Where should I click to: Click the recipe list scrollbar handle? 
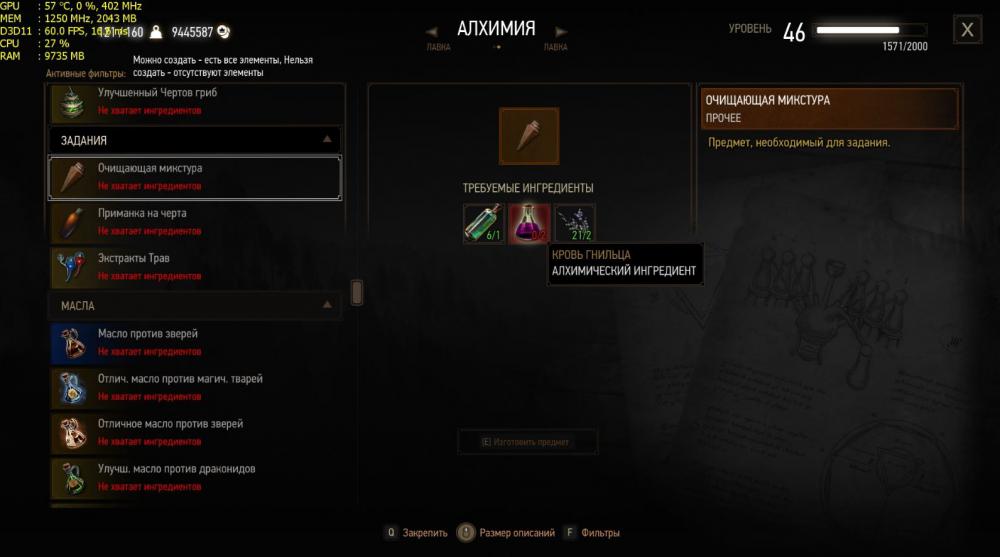point(357,293)
